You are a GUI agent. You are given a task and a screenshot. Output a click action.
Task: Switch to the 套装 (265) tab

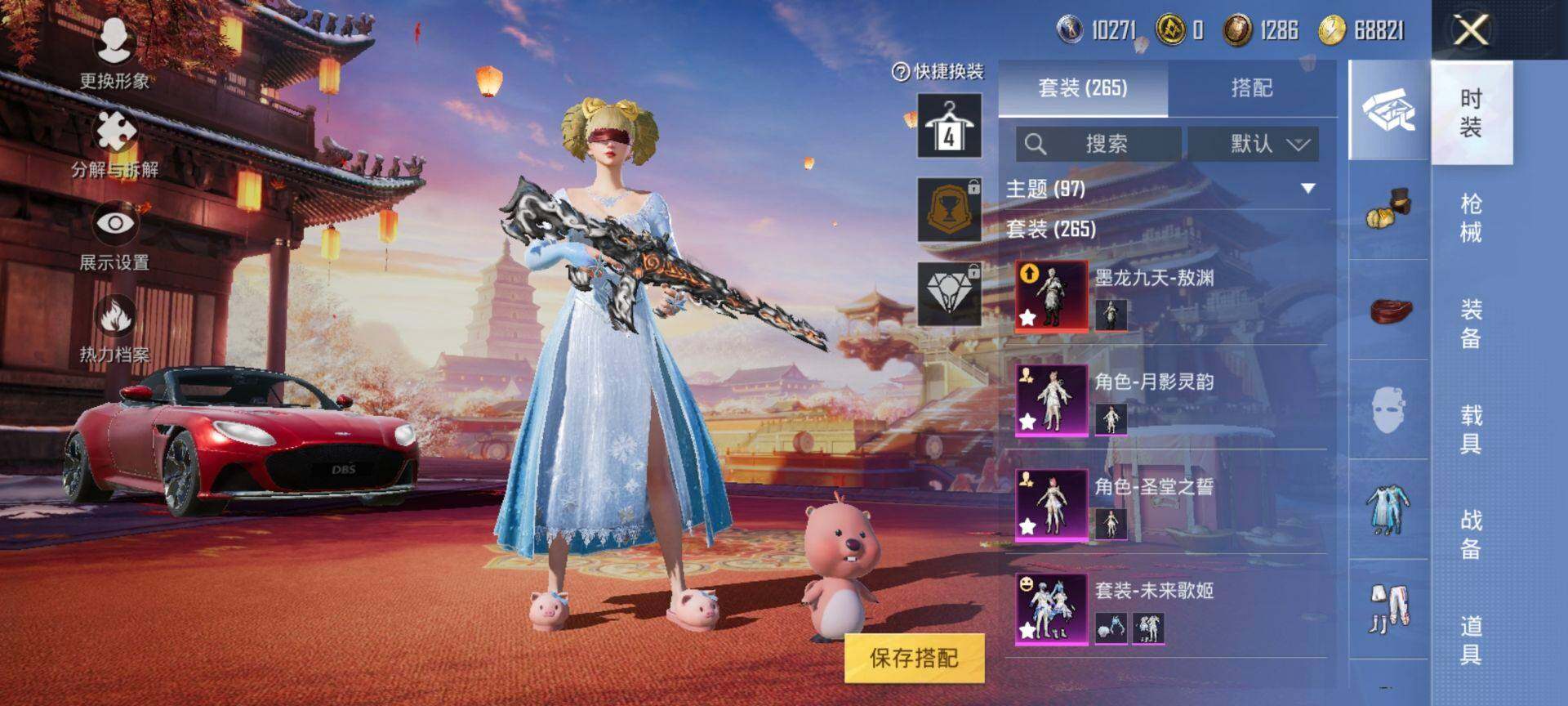[x=1083, y=88]
